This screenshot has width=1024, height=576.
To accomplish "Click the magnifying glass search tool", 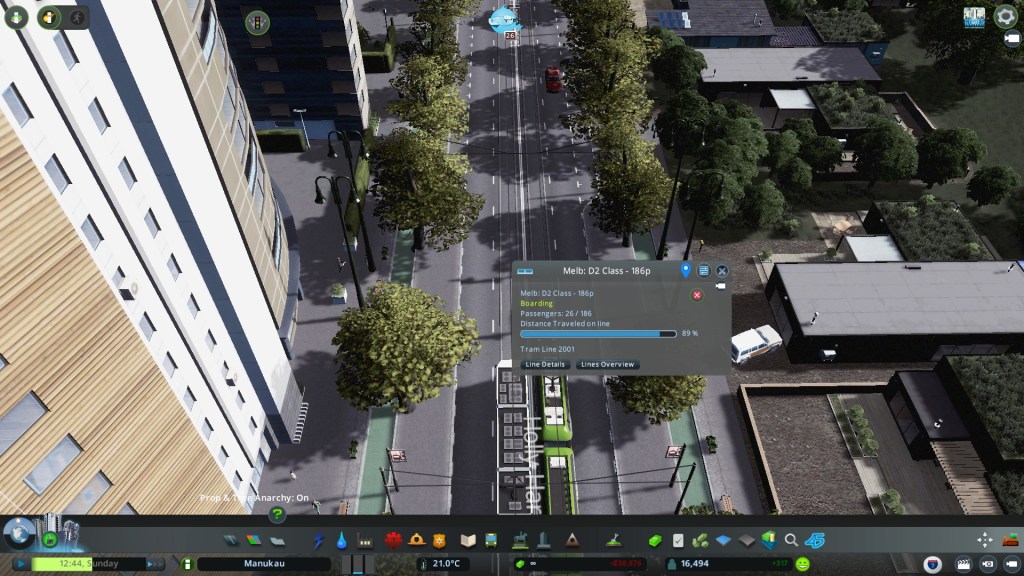I will (791, 540).
